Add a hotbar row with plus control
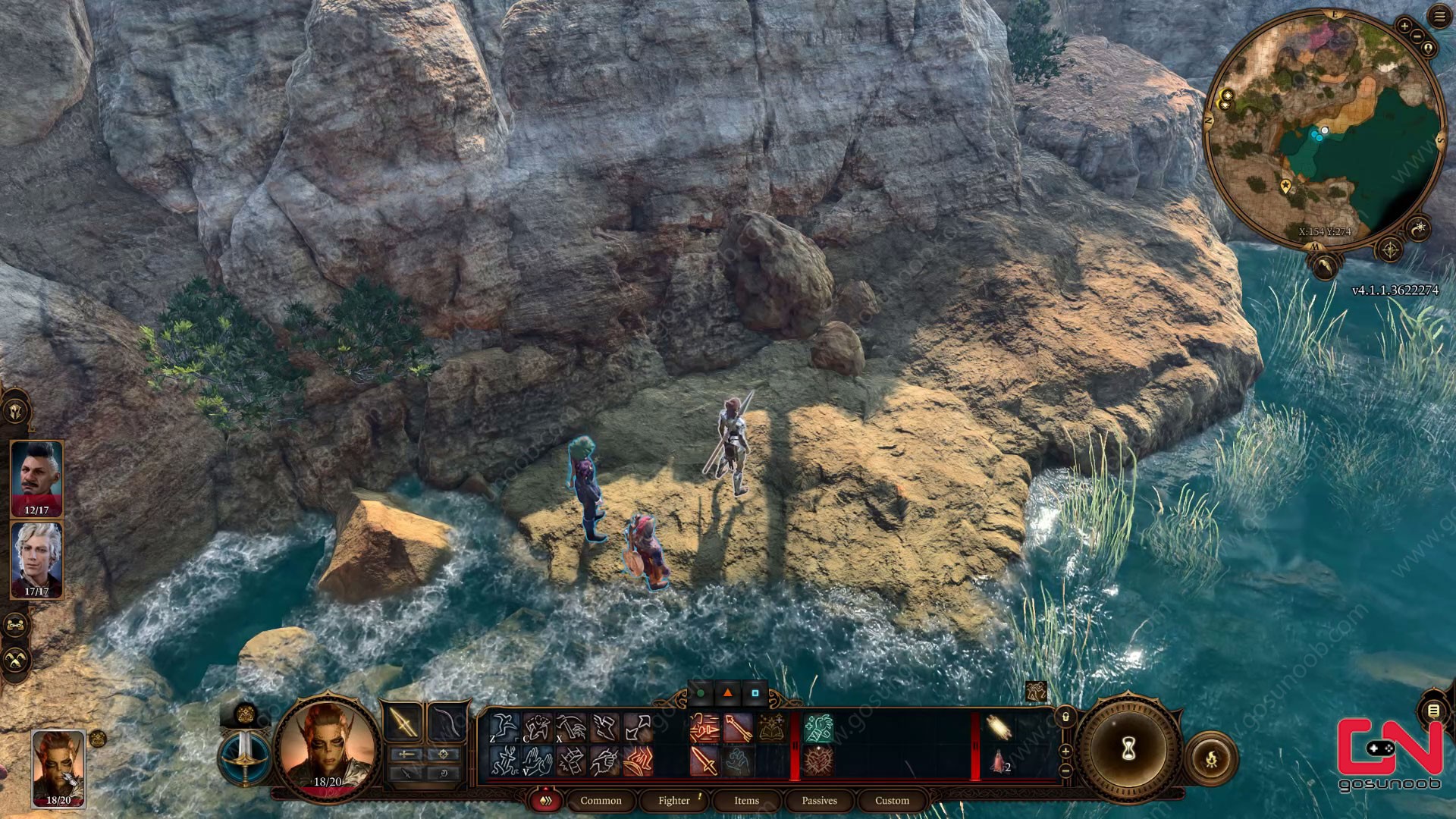Screen dimensions: 1456x819 click(x=1065, y=751)
